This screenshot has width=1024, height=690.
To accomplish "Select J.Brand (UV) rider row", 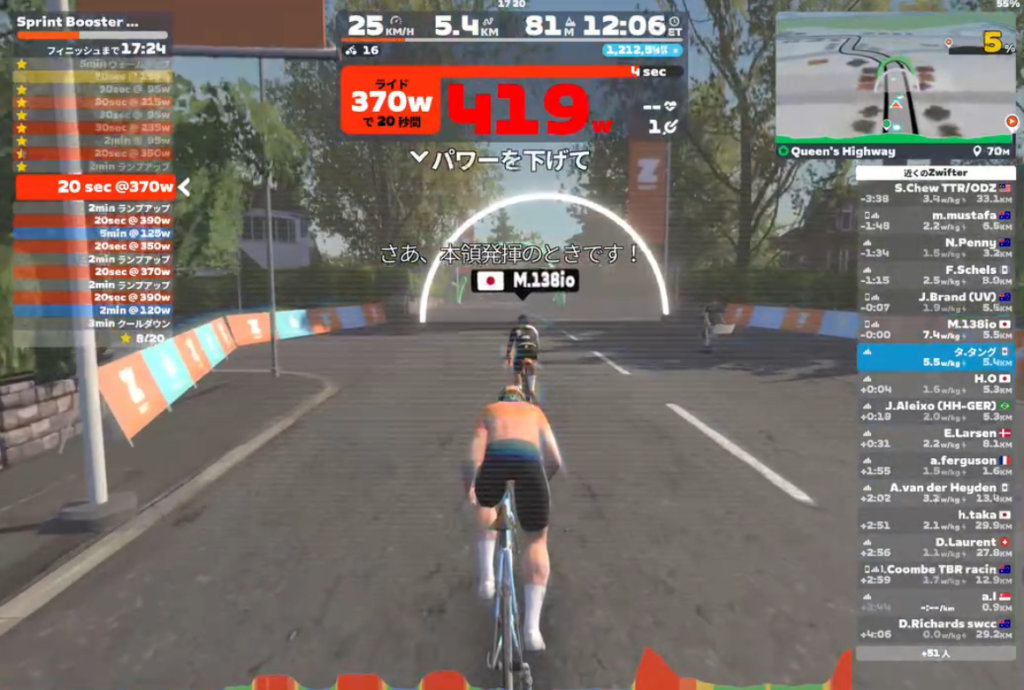I will click(x=935, y=302).
